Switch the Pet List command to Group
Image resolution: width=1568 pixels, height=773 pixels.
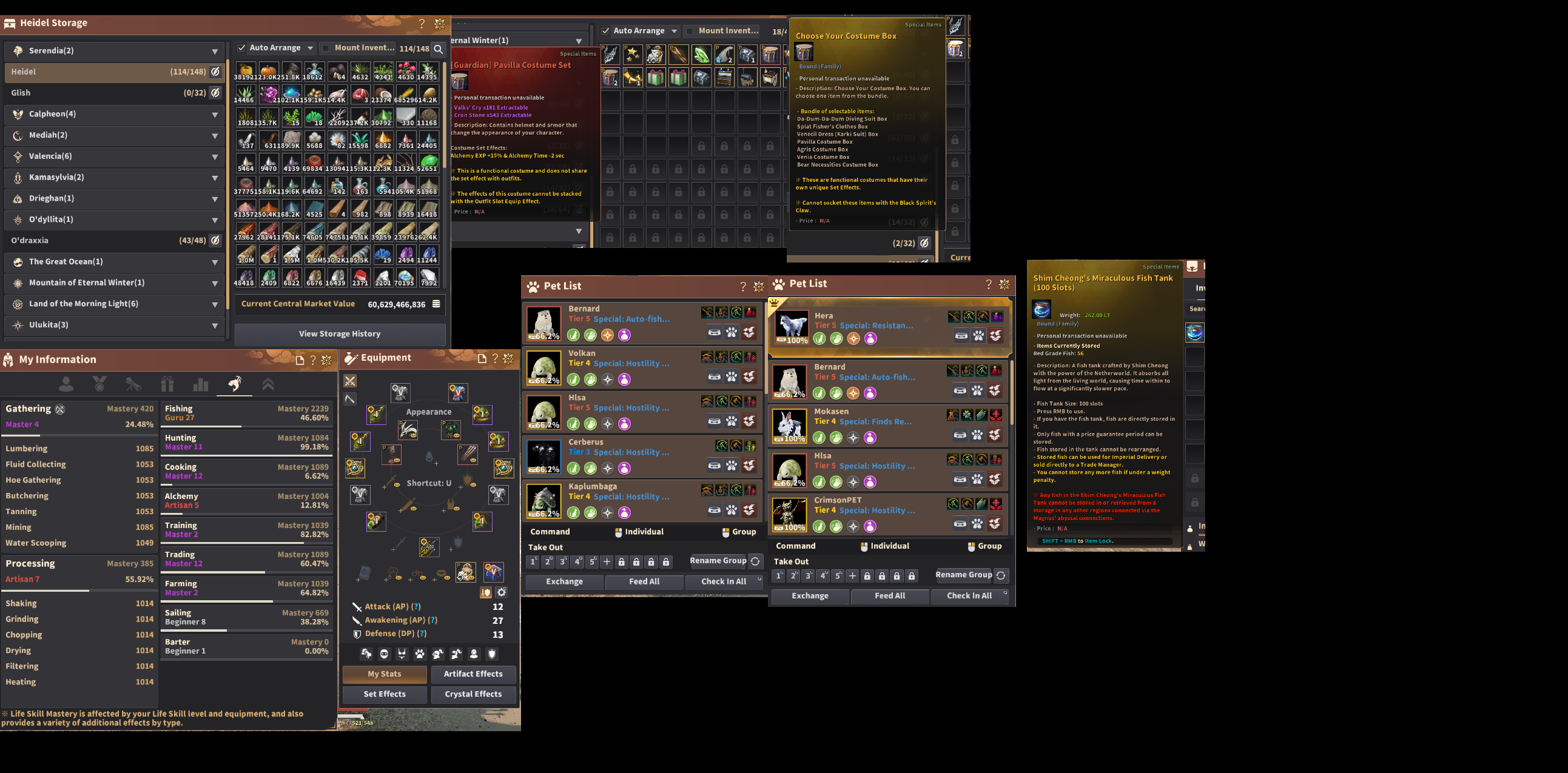click(740, 532)
